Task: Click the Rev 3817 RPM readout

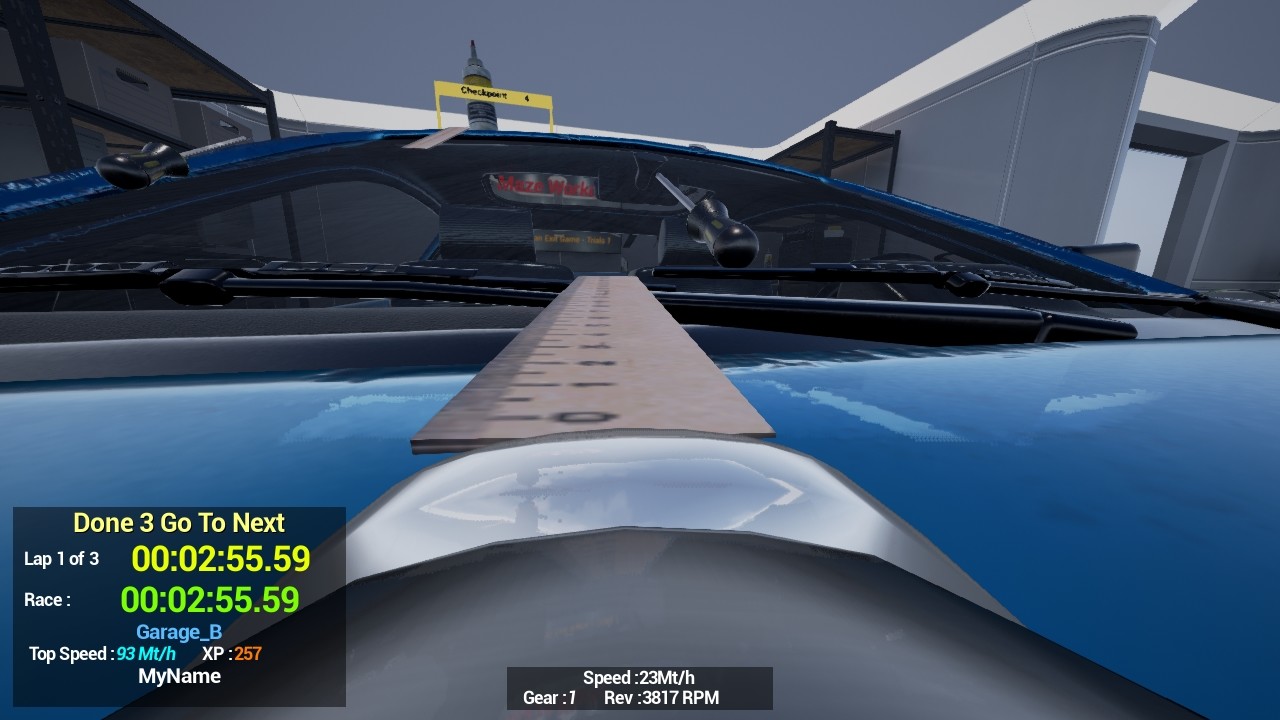Action: point(663,699)
